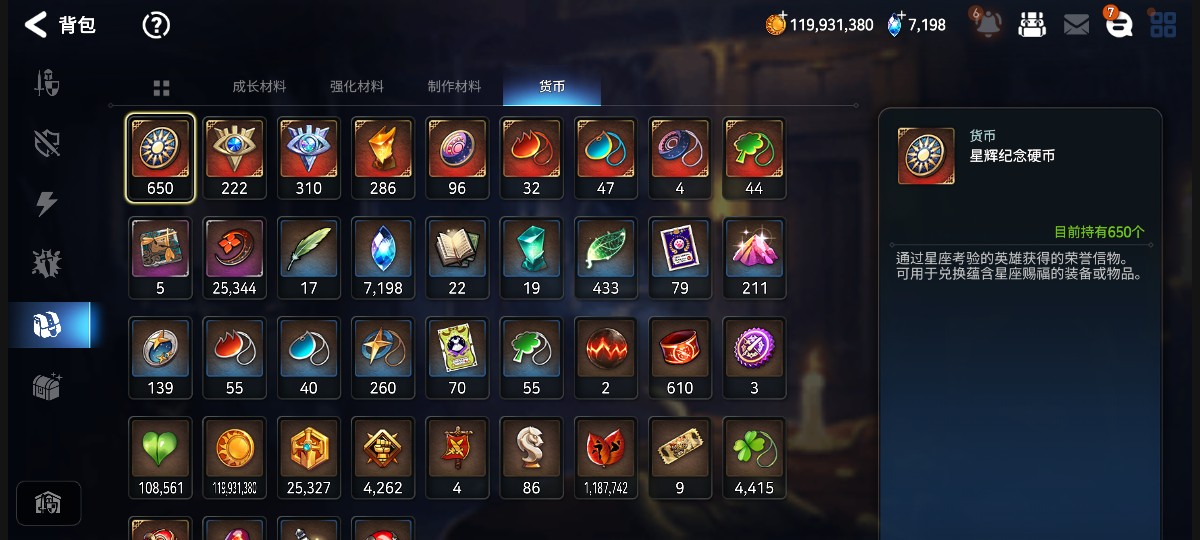Select the white feather item with 17
The height and width of the screenshot is (540, 1200).
(309, 258)
